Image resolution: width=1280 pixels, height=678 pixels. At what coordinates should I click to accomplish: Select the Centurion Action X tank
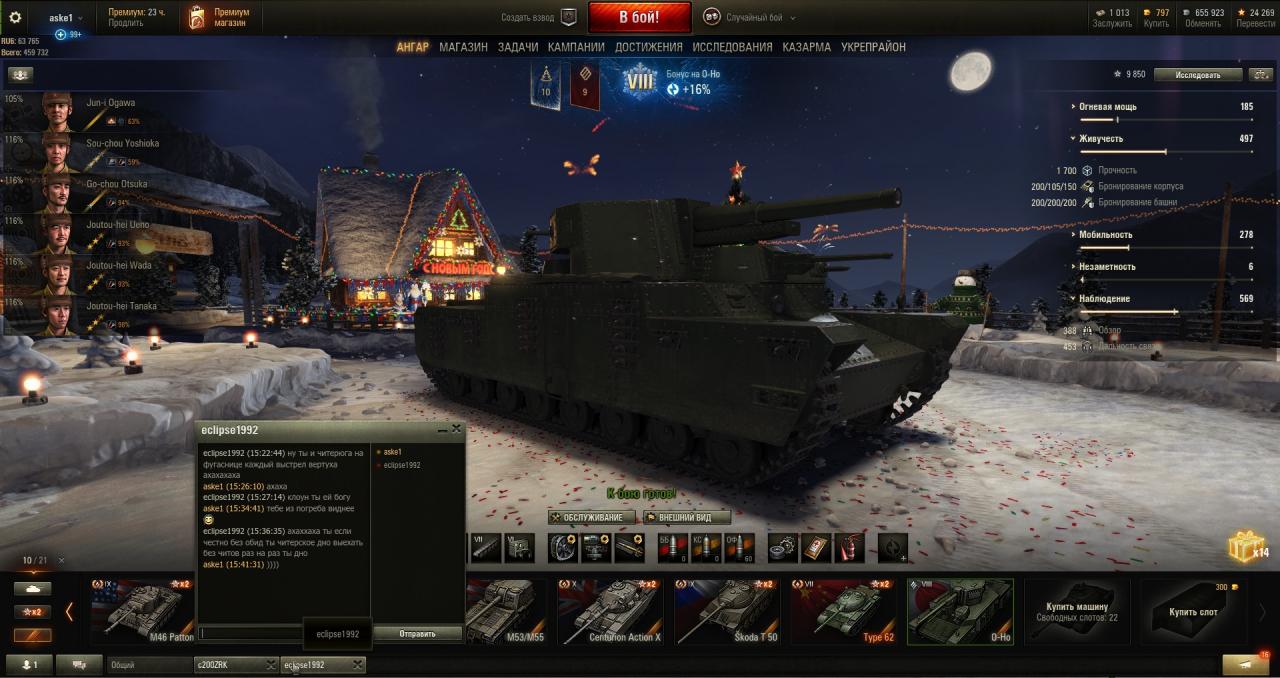coord(611,611)
